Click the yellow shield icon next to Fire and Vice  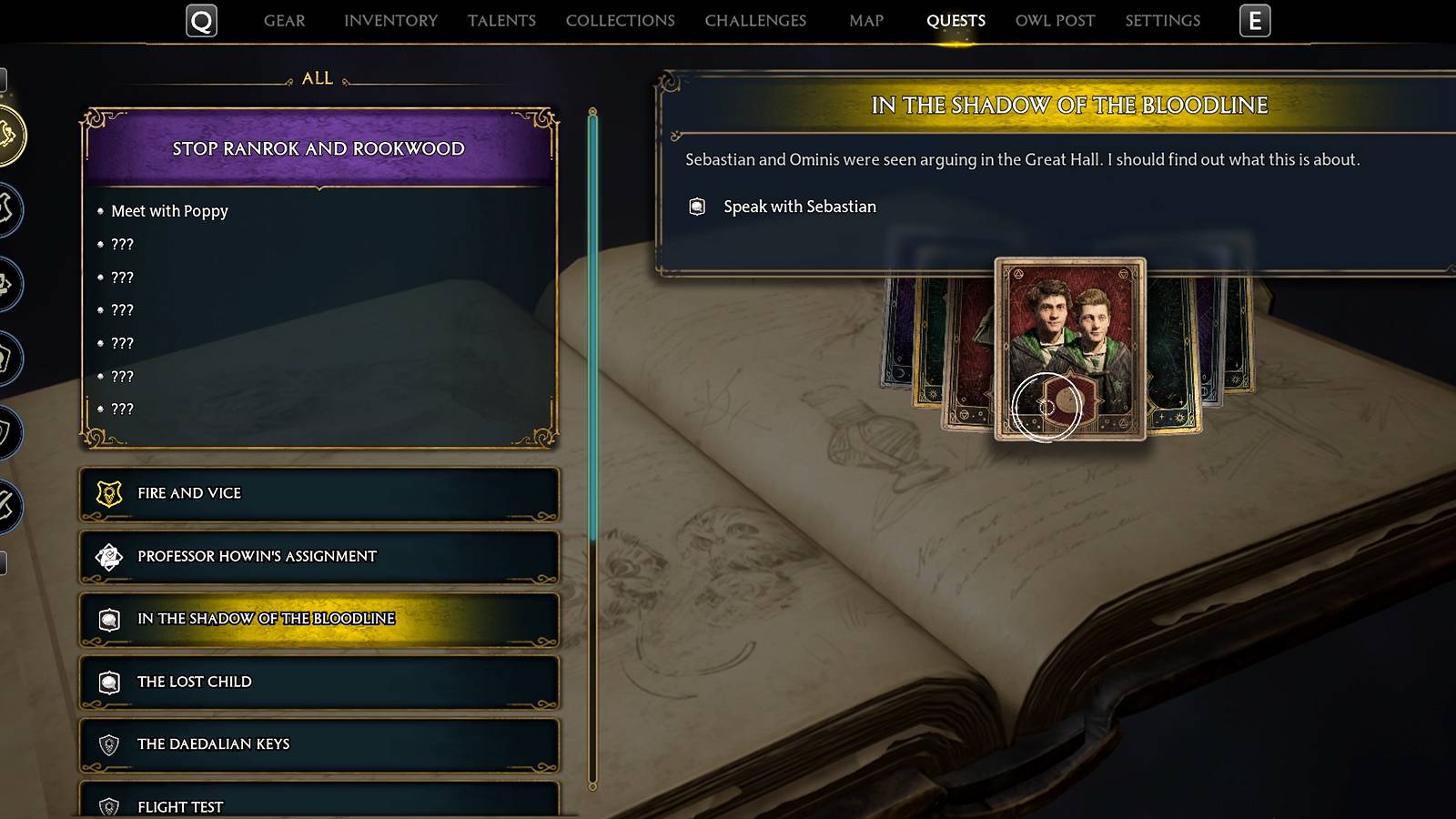click(x=110, y=492)
